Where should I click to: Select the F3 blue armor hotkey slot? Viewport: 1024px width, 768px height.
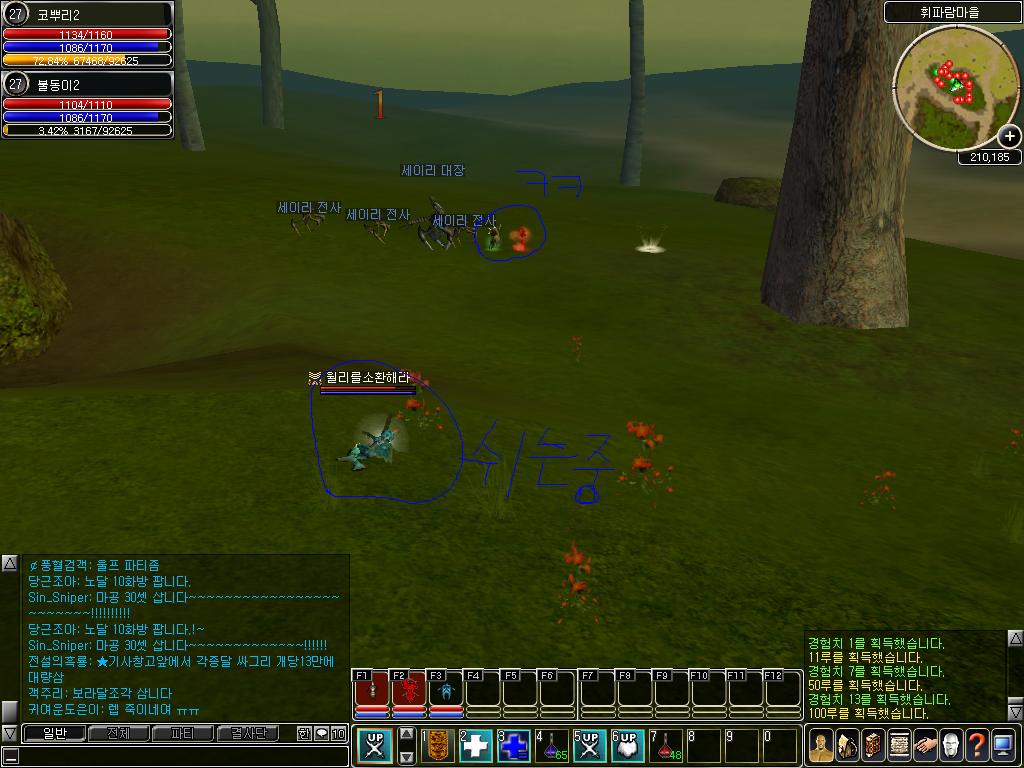click(446, 691)
